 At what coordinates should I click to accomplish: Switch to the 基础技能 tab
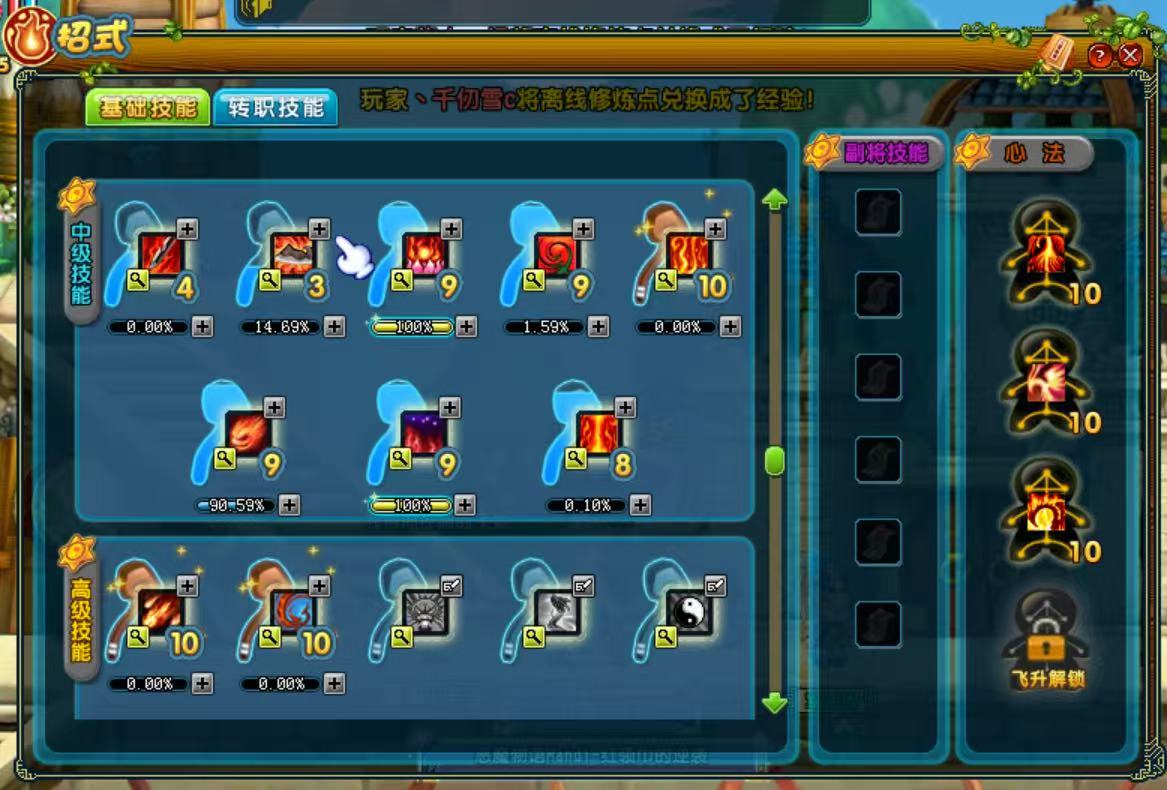(147, 108)
